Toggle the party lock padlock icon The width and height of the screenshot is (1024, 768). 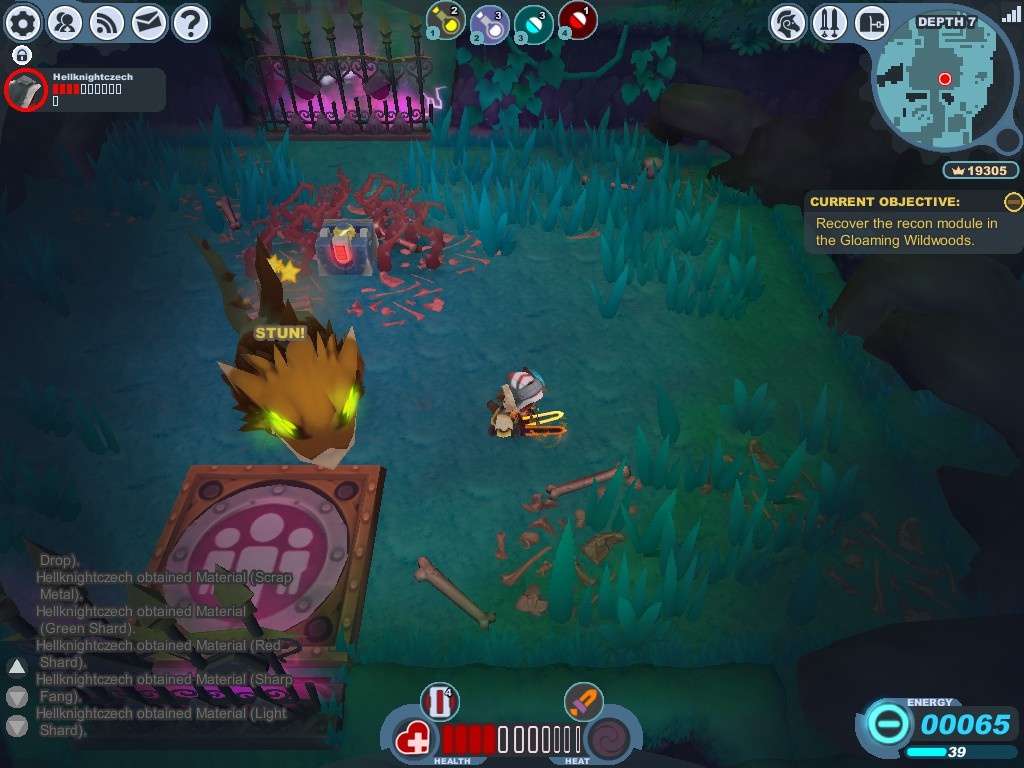(x=22, y=55)
